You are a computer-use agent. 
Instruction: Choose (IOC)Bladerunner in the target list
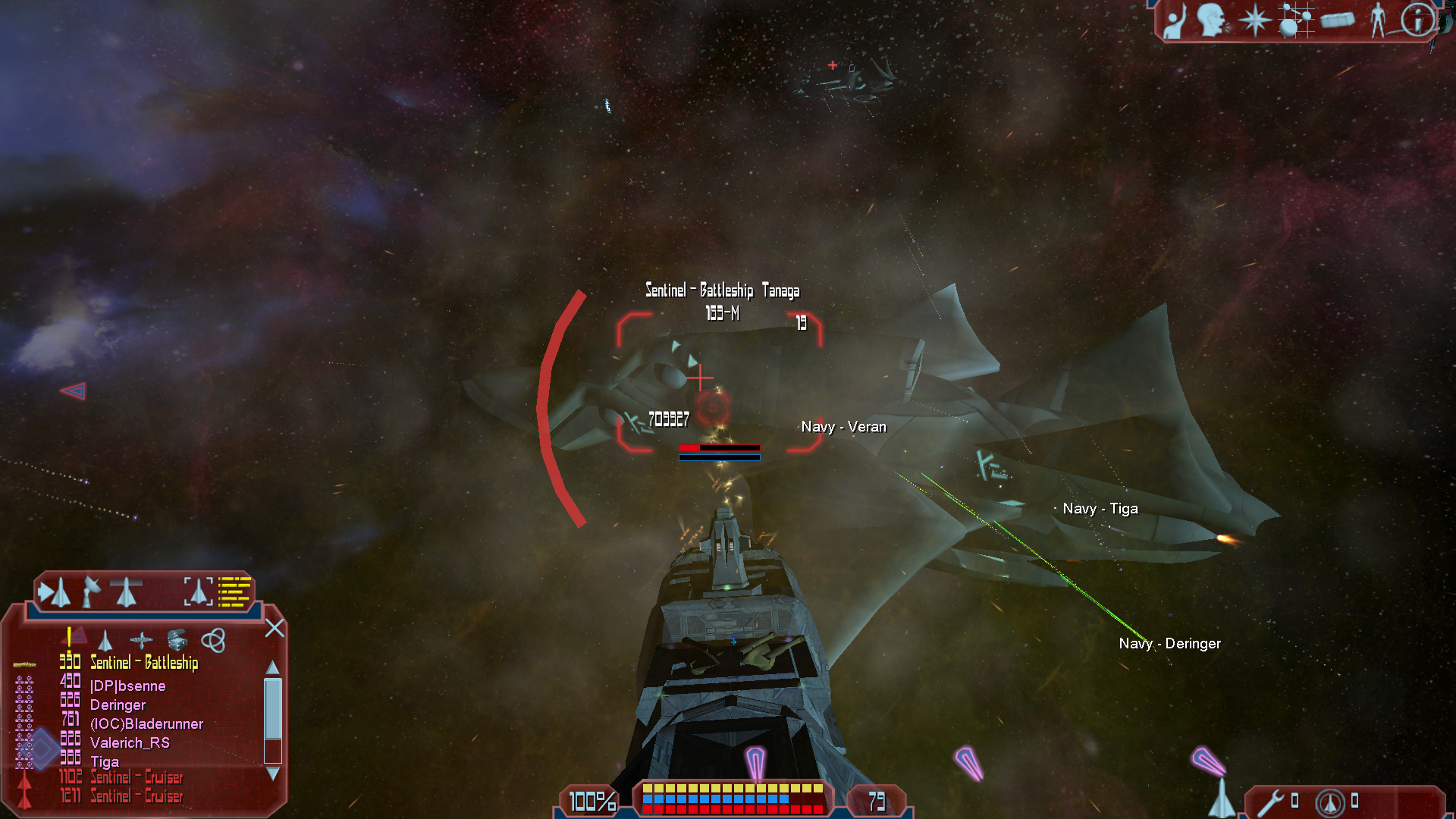pos(146,724)
